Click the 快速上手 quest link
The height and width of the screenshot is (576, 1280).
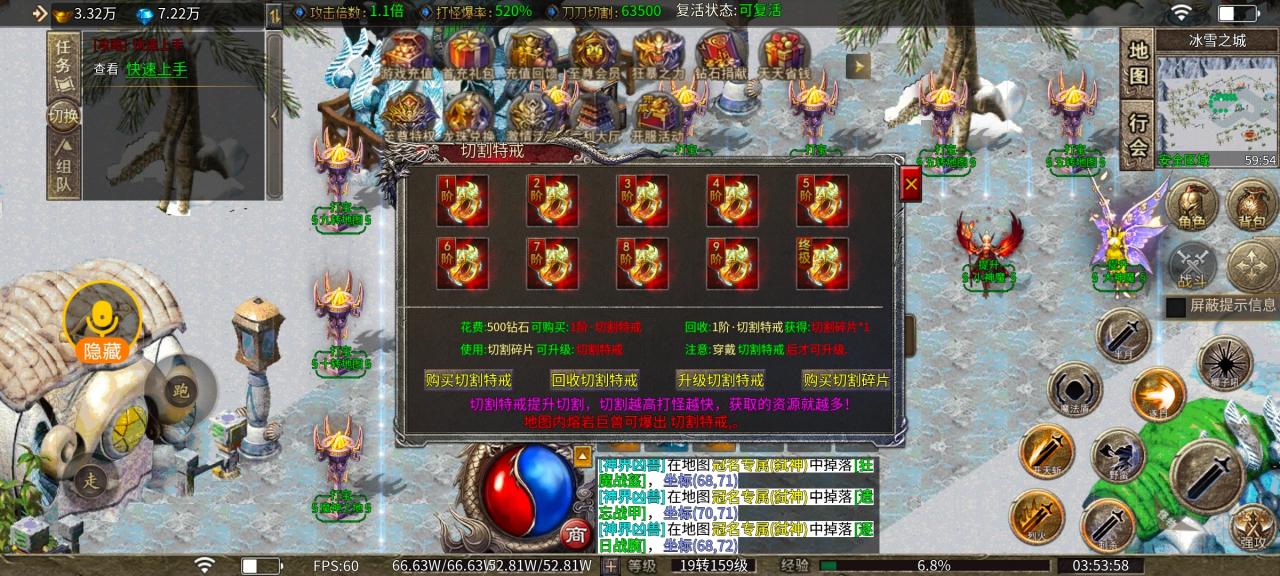(x=156, y=69)
